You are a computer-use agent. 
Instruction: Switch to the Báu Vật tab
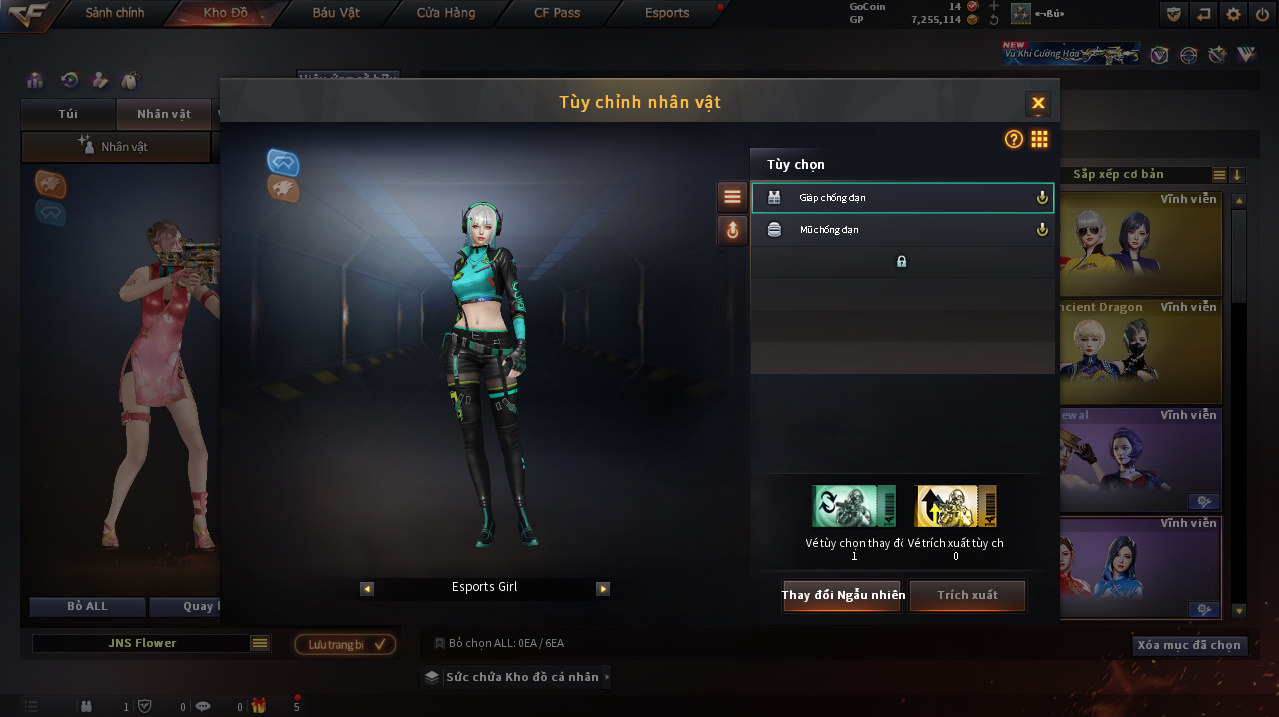coord(336,13)
